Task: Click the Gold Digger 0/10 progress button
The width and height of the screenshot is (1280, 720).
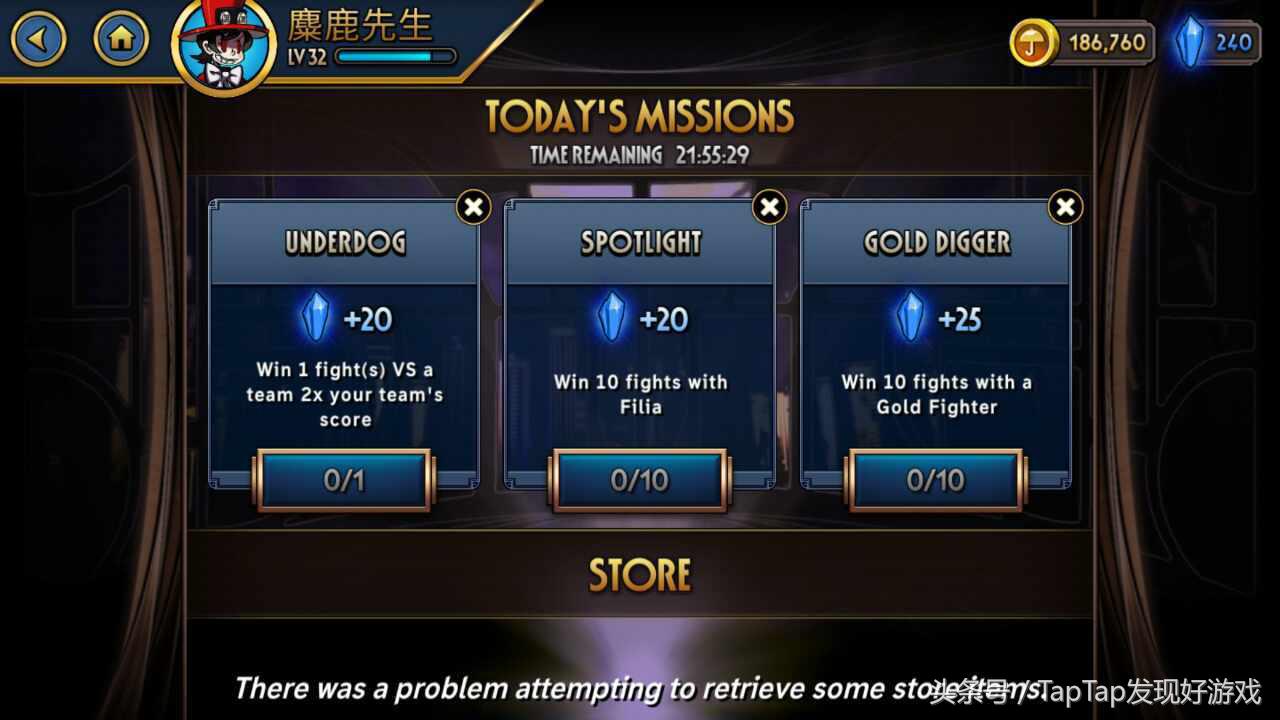Action: click(936, 480)
